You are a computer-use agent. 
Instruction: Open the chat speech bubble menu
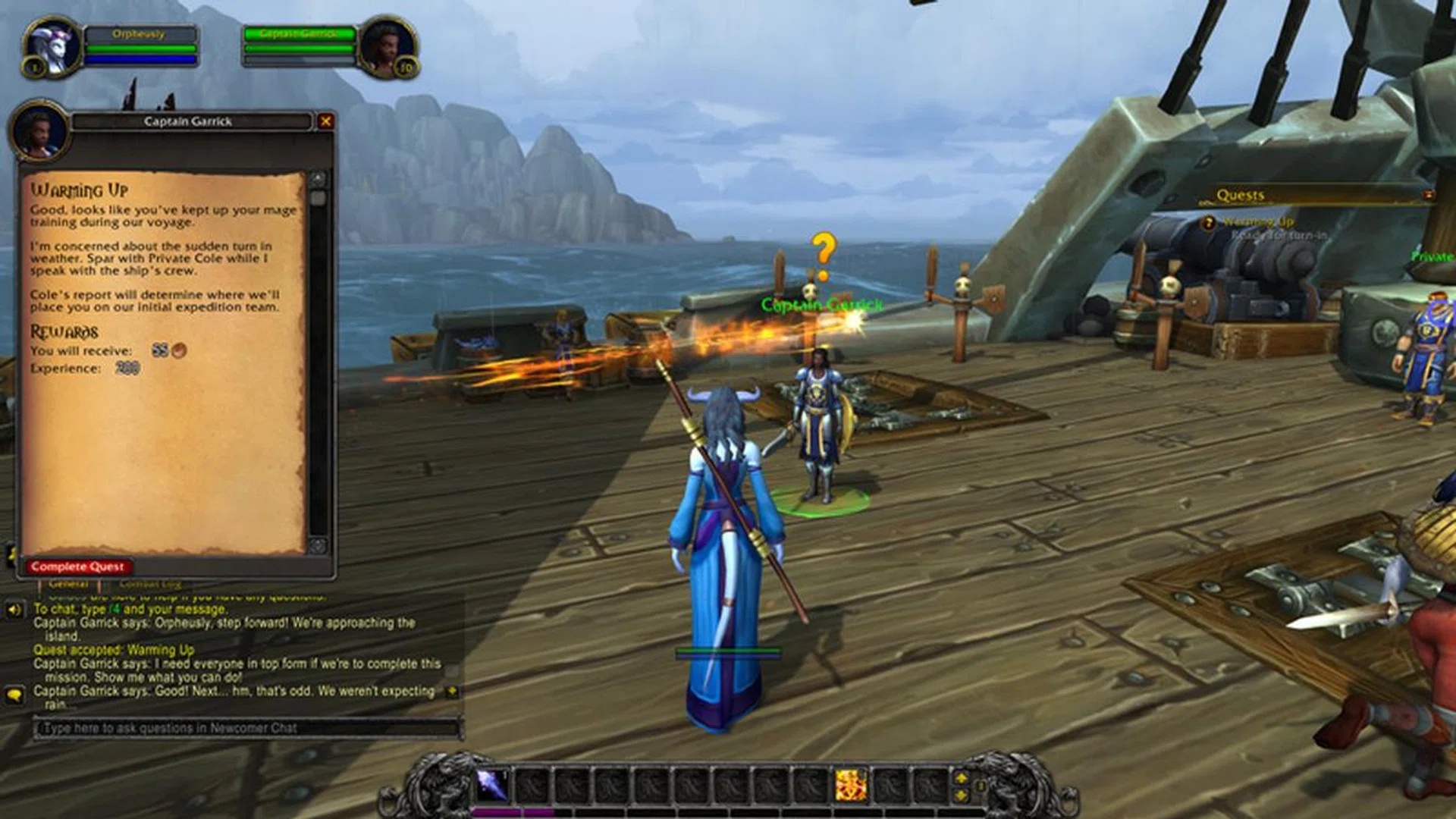click(x=14, y=694)
